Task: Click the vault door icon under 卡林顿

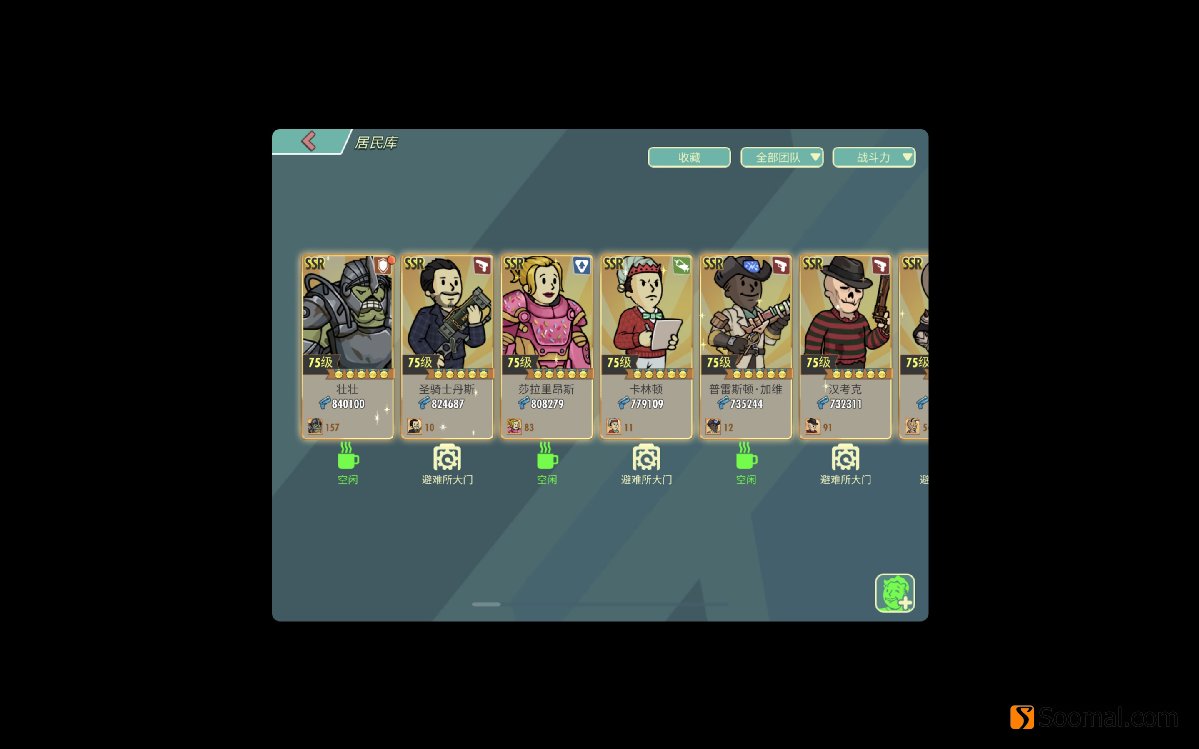Action: pos(646,459)
